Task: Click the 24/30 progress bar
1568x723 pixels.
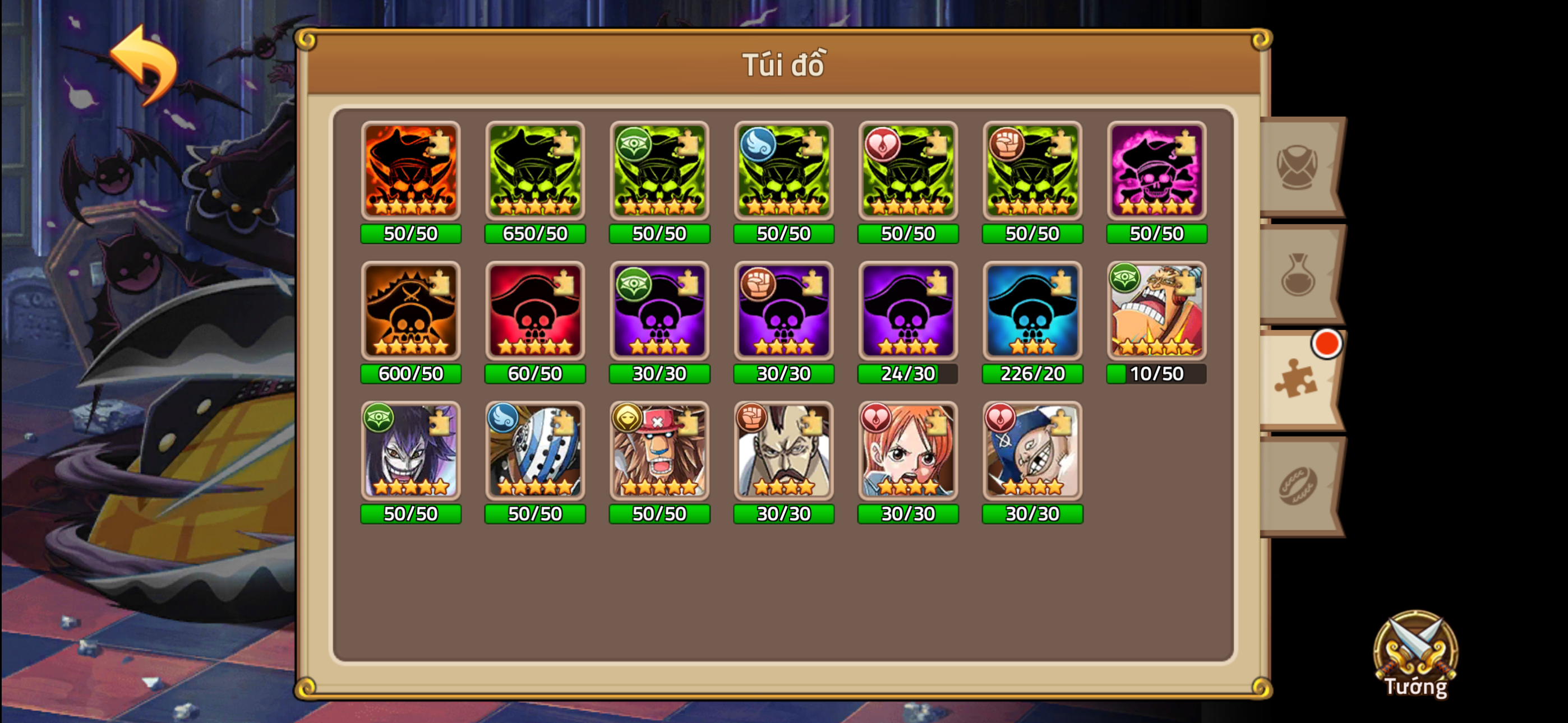Action: click(907, 374)
